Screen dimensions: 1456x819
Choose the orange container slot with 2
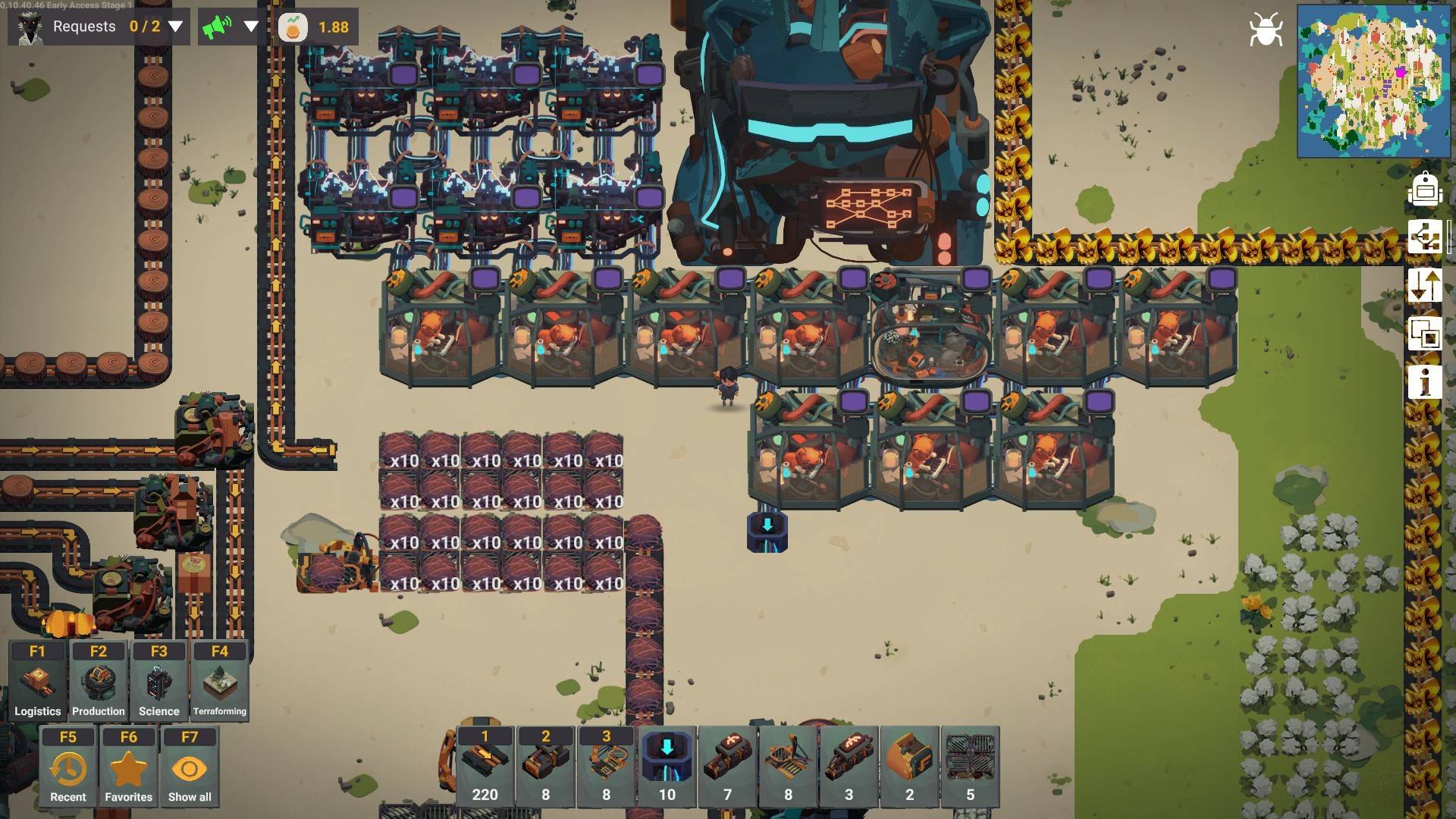point(909,766)
